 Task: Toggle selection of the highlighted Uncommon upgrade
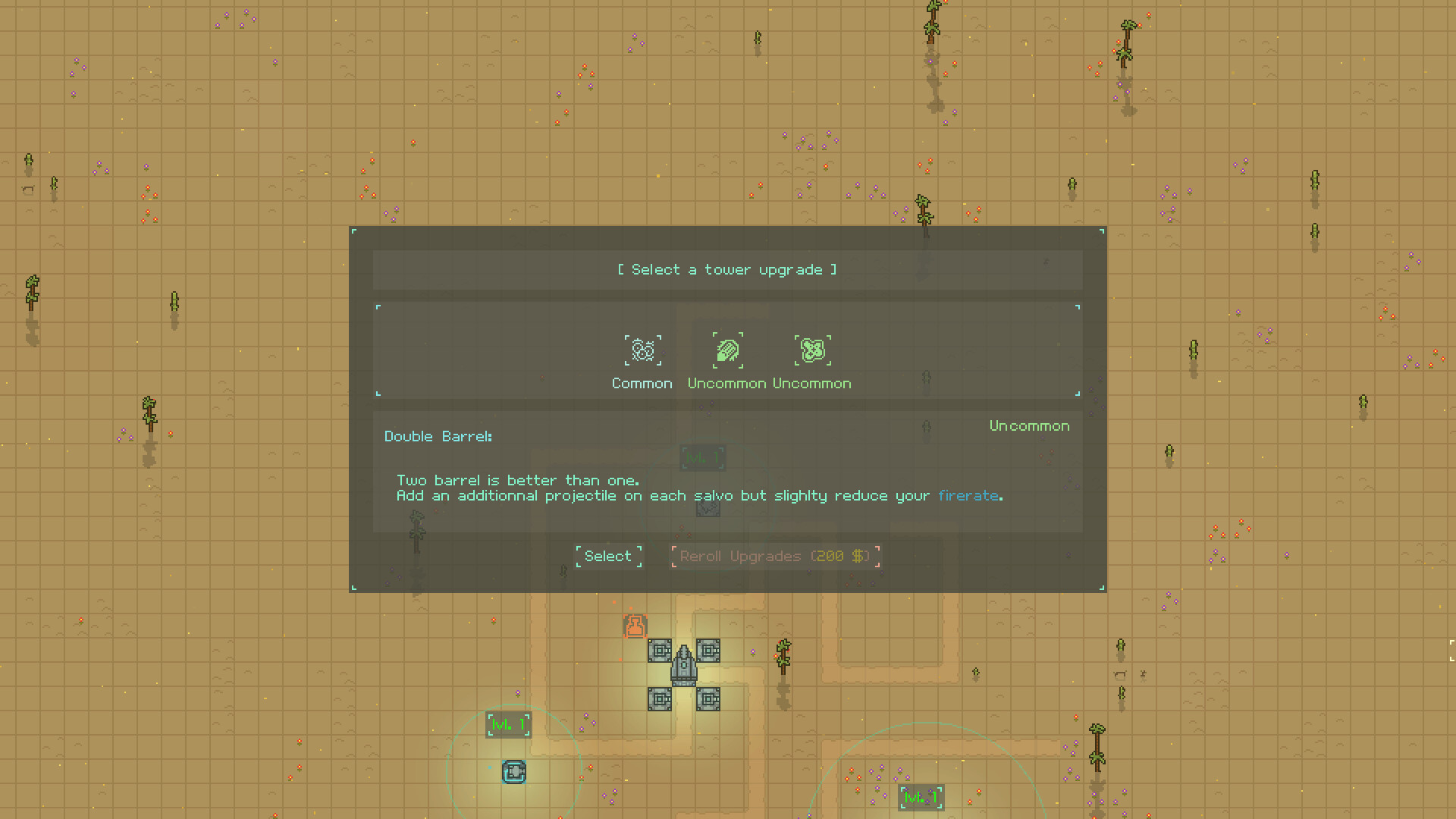click(x=727, y=350)
